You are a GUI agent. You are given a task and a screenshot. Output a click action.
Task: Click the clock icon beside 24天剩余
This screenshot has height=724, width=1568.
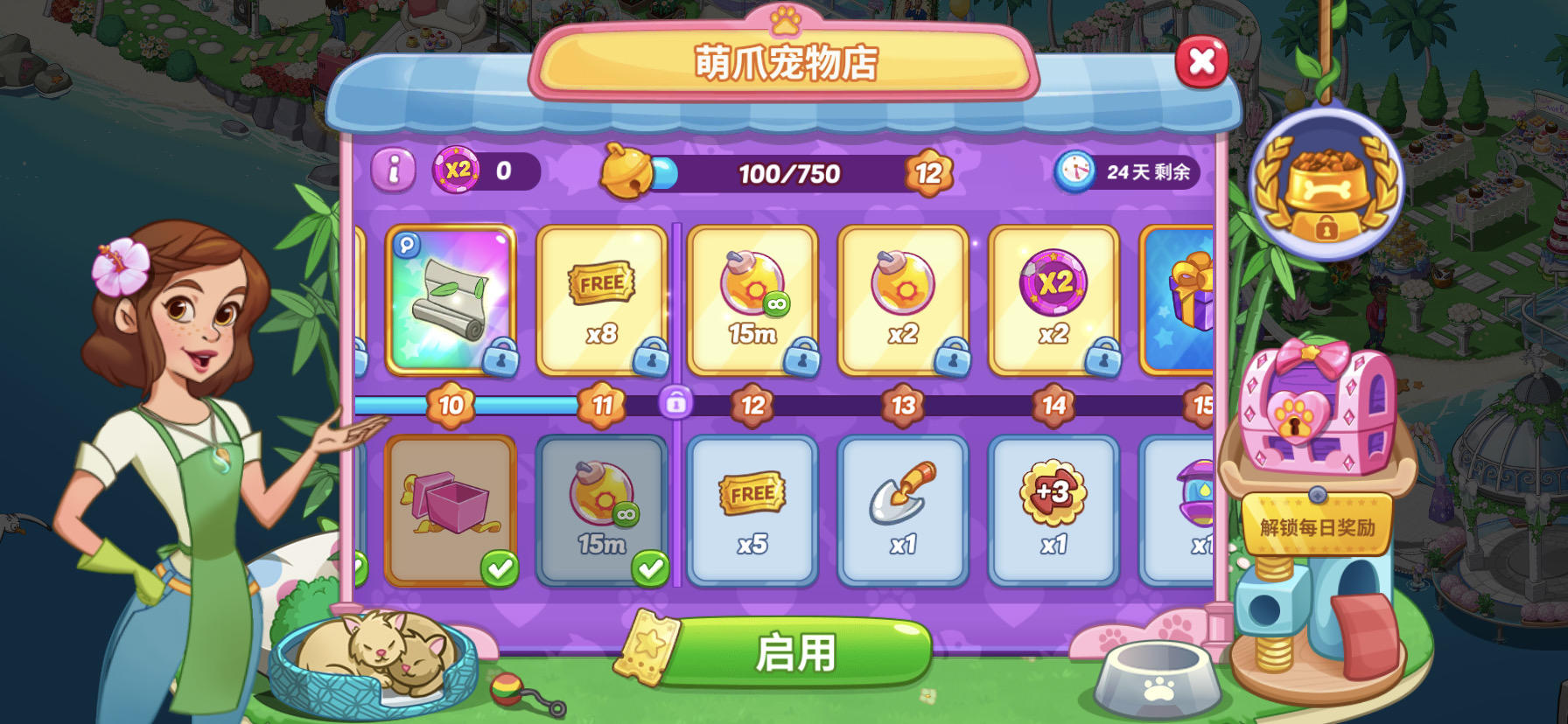[x=1075, y=171]
